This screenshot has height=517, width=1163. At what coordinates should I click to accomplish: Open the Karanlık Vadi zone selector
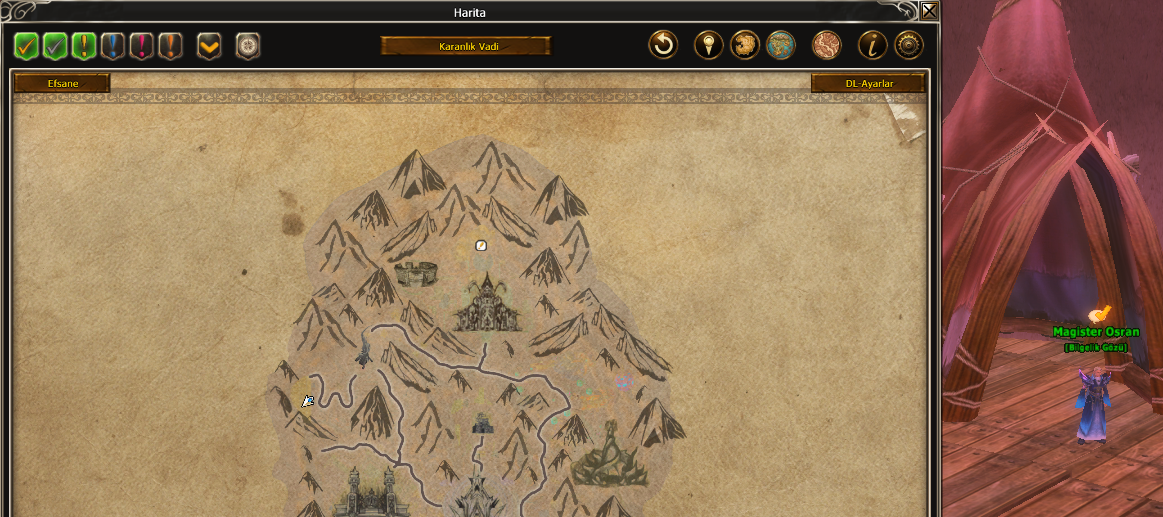(465, 46)
